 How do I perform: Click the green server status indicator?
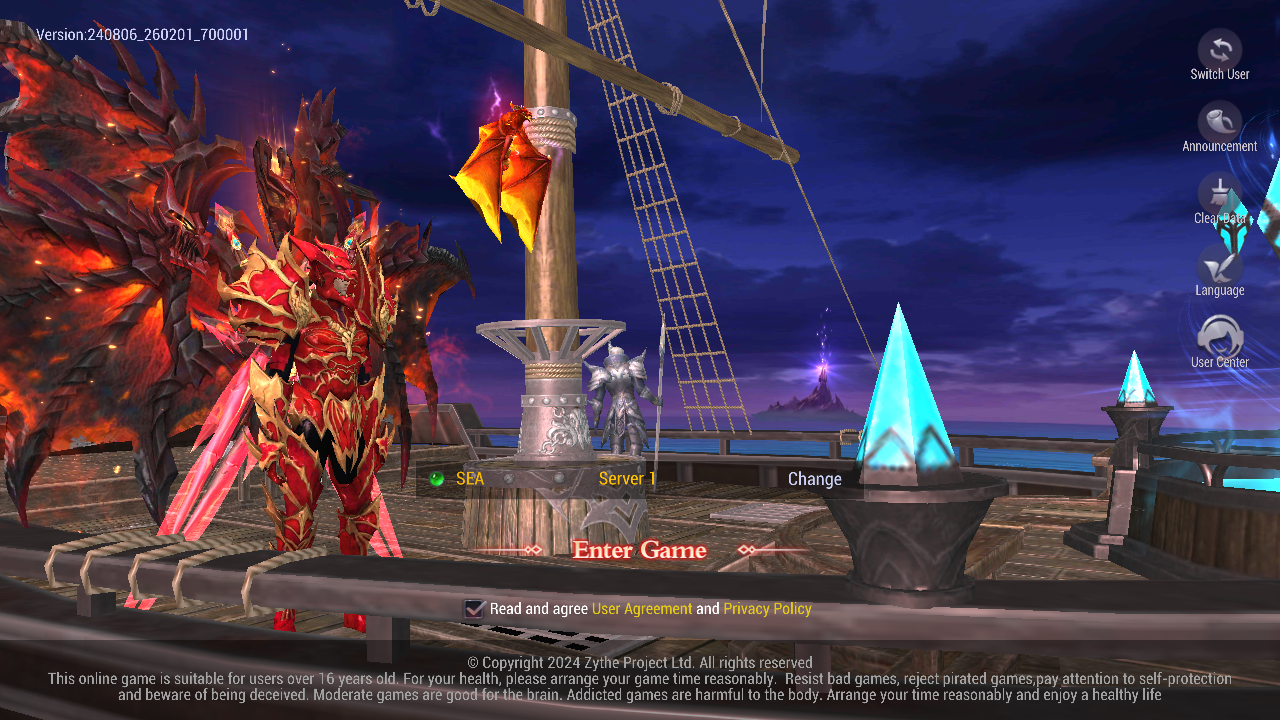click(434, 478)
